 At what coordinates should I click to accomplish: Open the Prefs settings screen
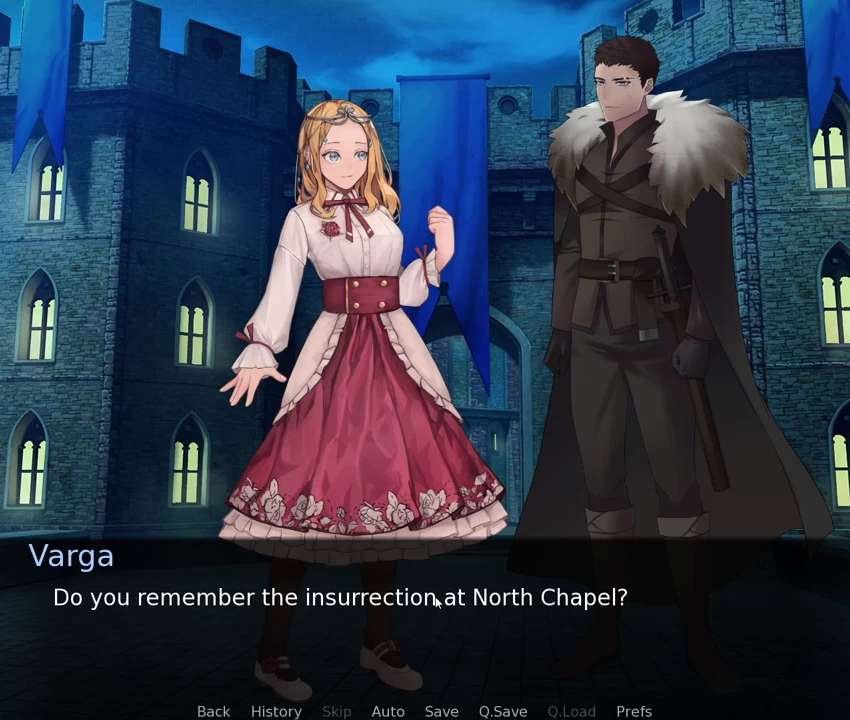coord(634,711)
